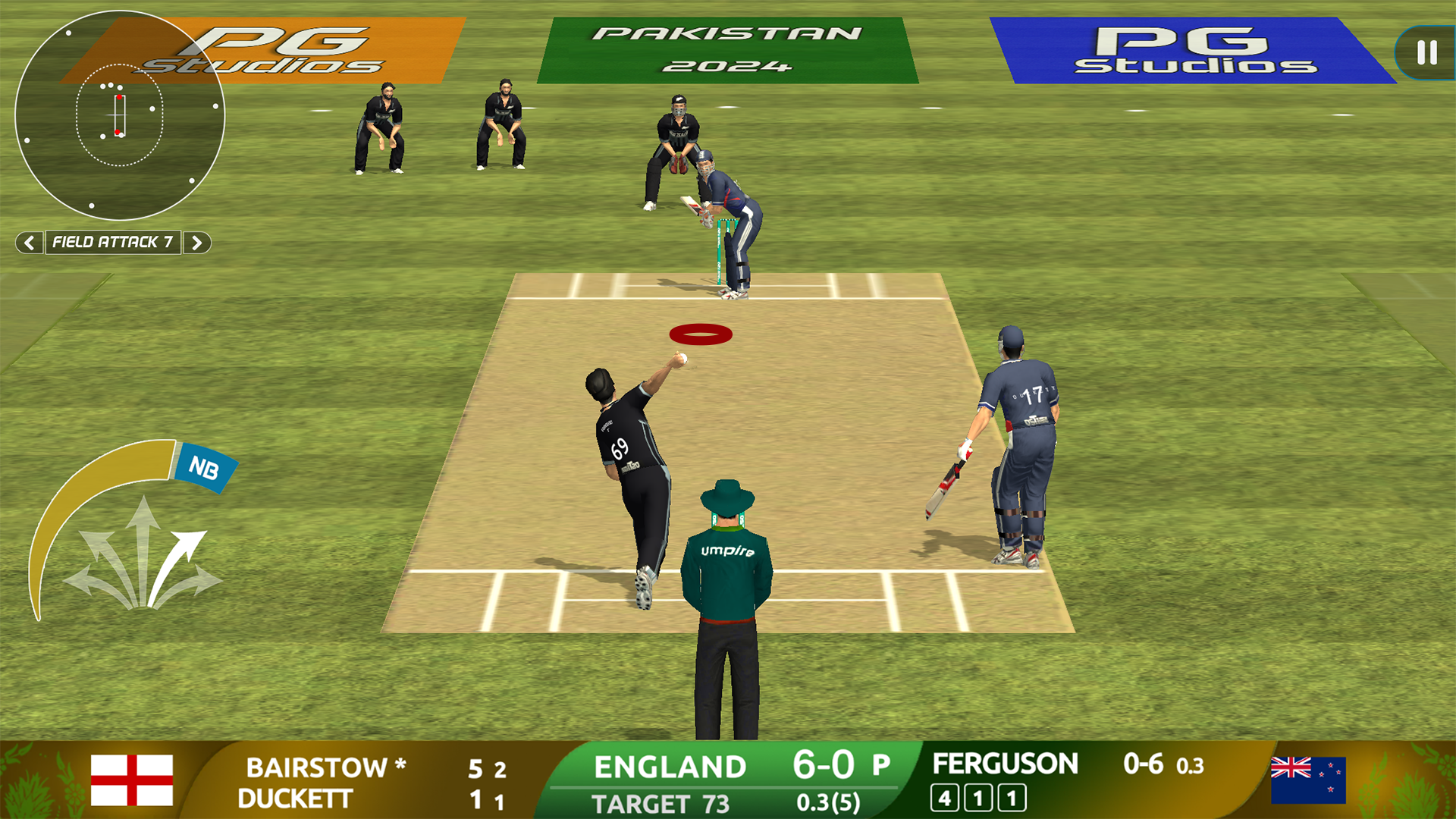1456x819 pixels.
Task: Click the Bairstow batsman name
Action: click(x=322, y=768)
